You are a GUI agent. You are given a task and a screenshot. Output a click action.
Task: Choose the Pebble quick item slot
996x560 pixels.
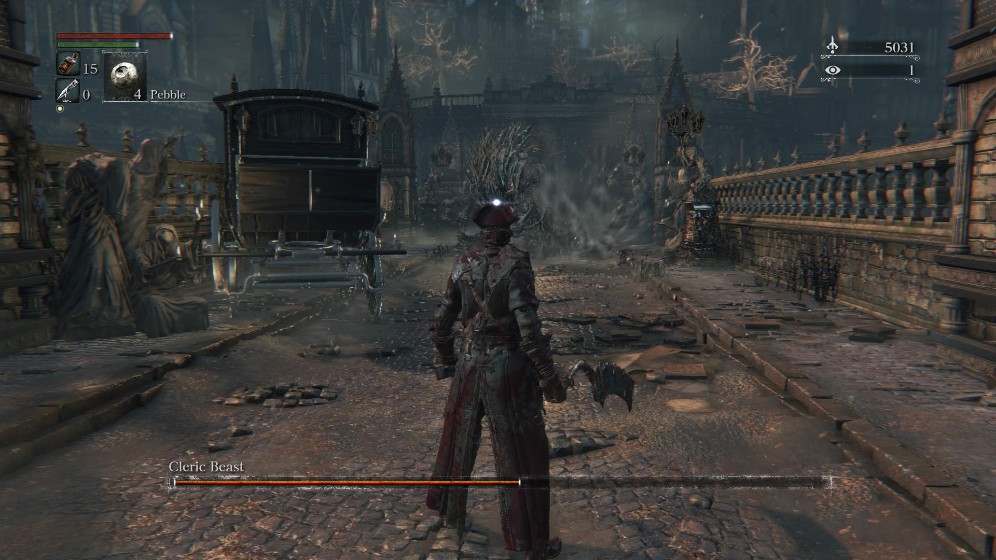click(x=125, y=77)
